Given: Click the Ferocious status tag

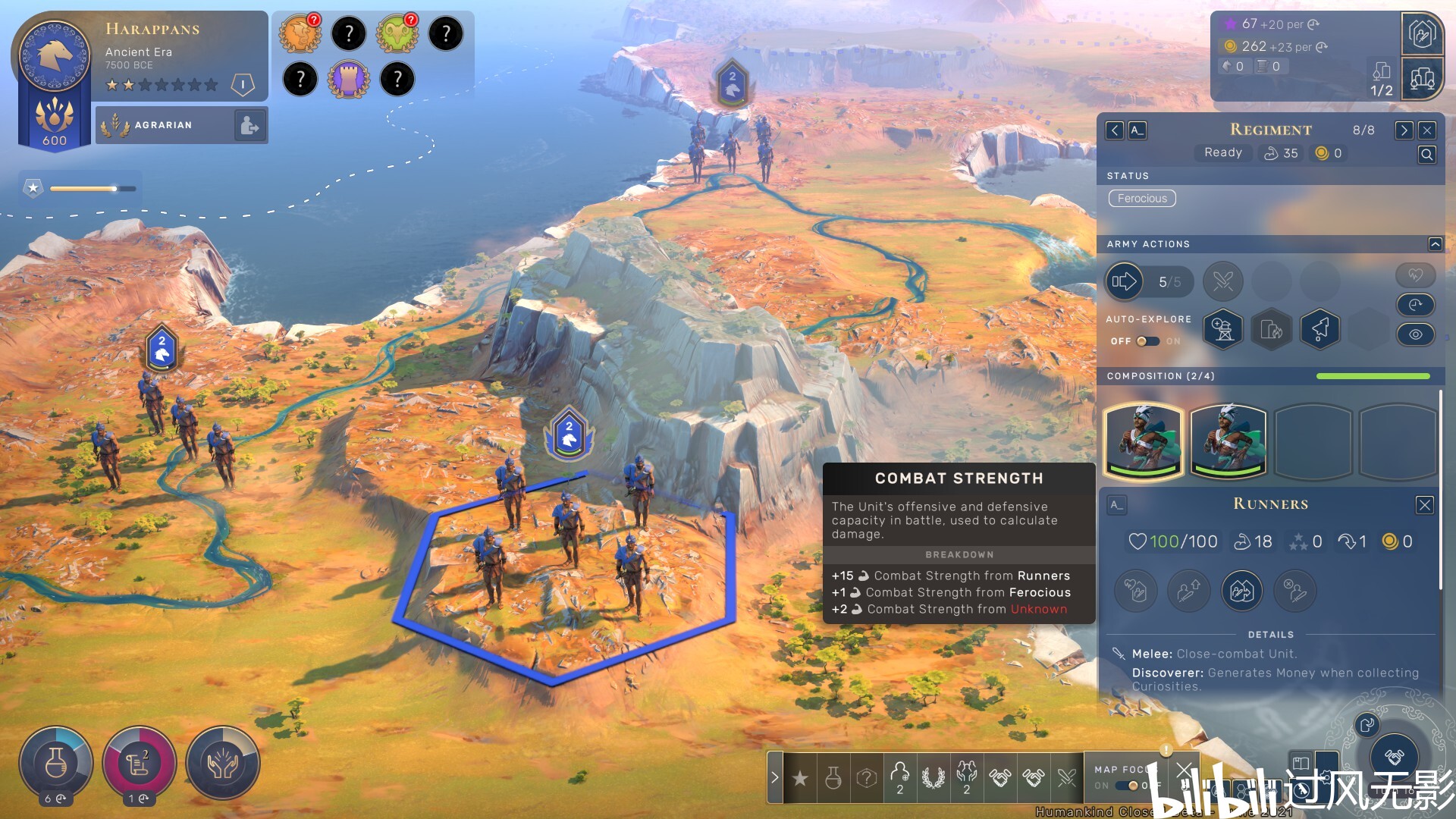Looking at the screenshot, I should click(1142, 199).
